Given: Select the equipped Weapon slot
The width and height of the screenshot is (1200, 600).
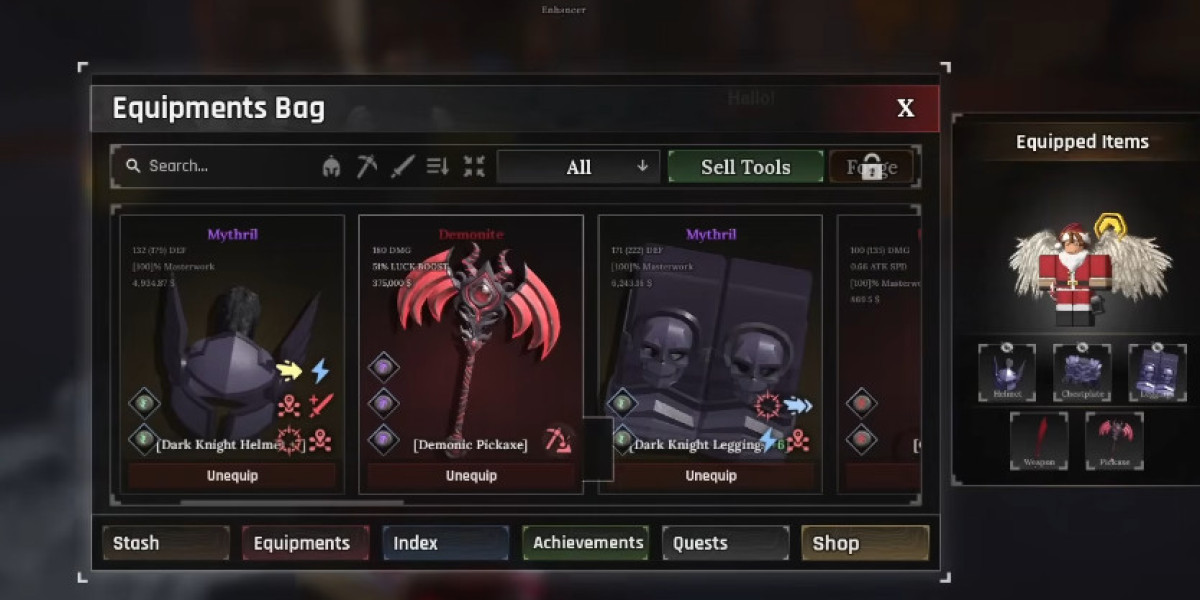Looking at the screenshot, I should tap(1039, 440).
